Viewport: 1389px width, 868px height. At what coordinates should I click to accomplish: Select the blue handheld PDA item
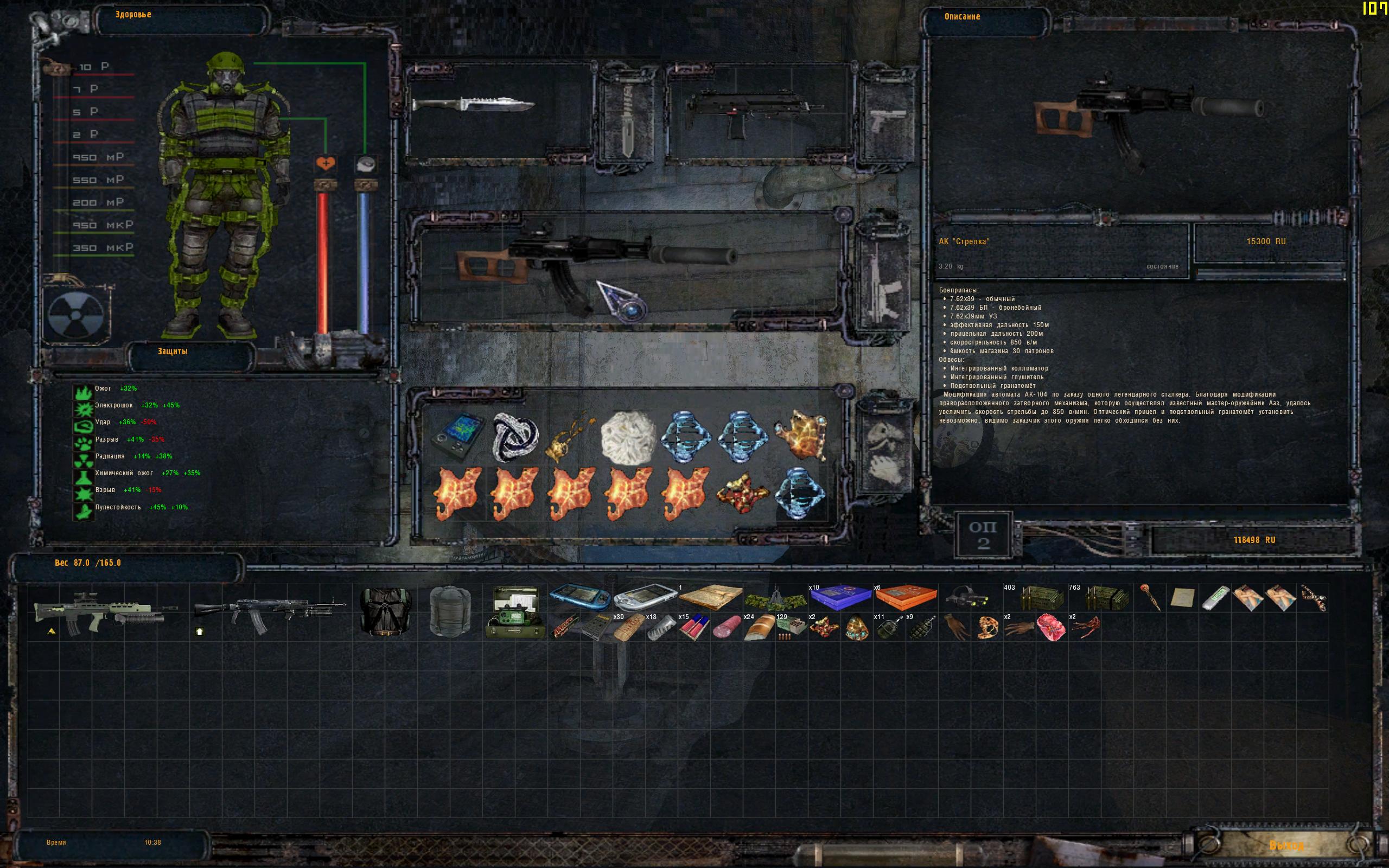(579, 597)
